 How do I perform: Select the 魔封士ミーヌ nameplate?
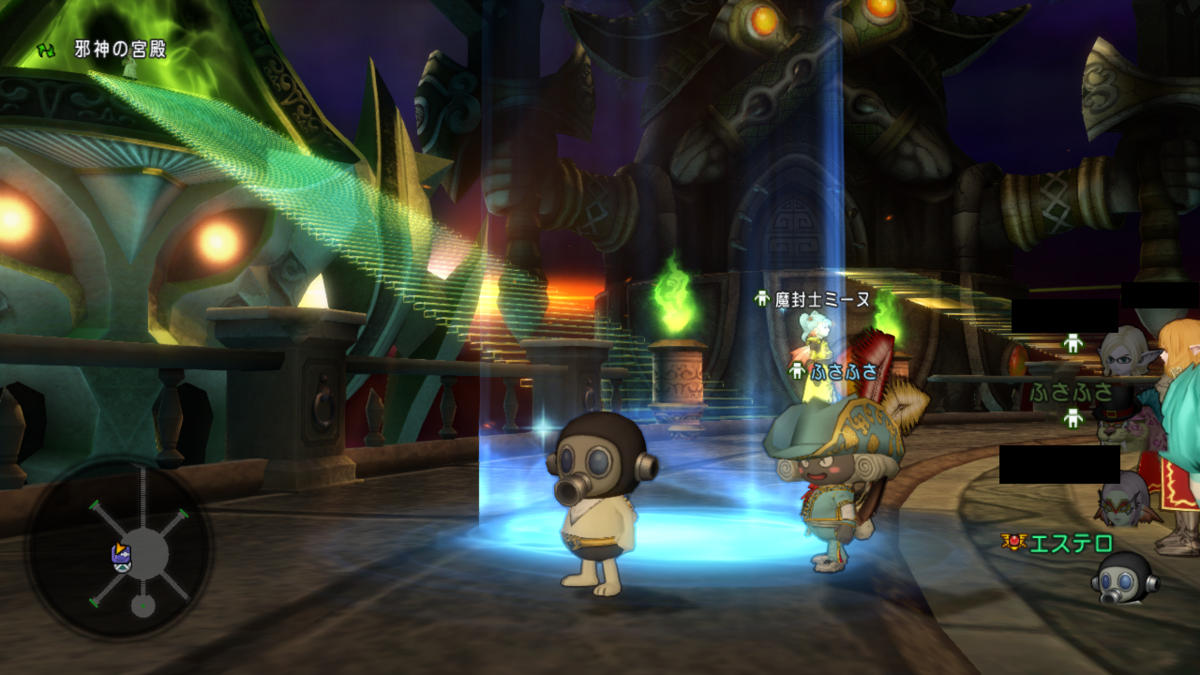(822, 299)
